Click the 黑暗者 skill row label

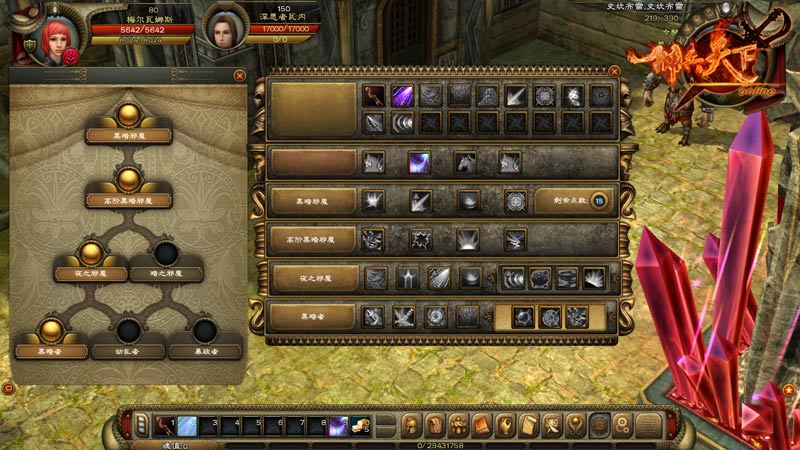(311, 317)
